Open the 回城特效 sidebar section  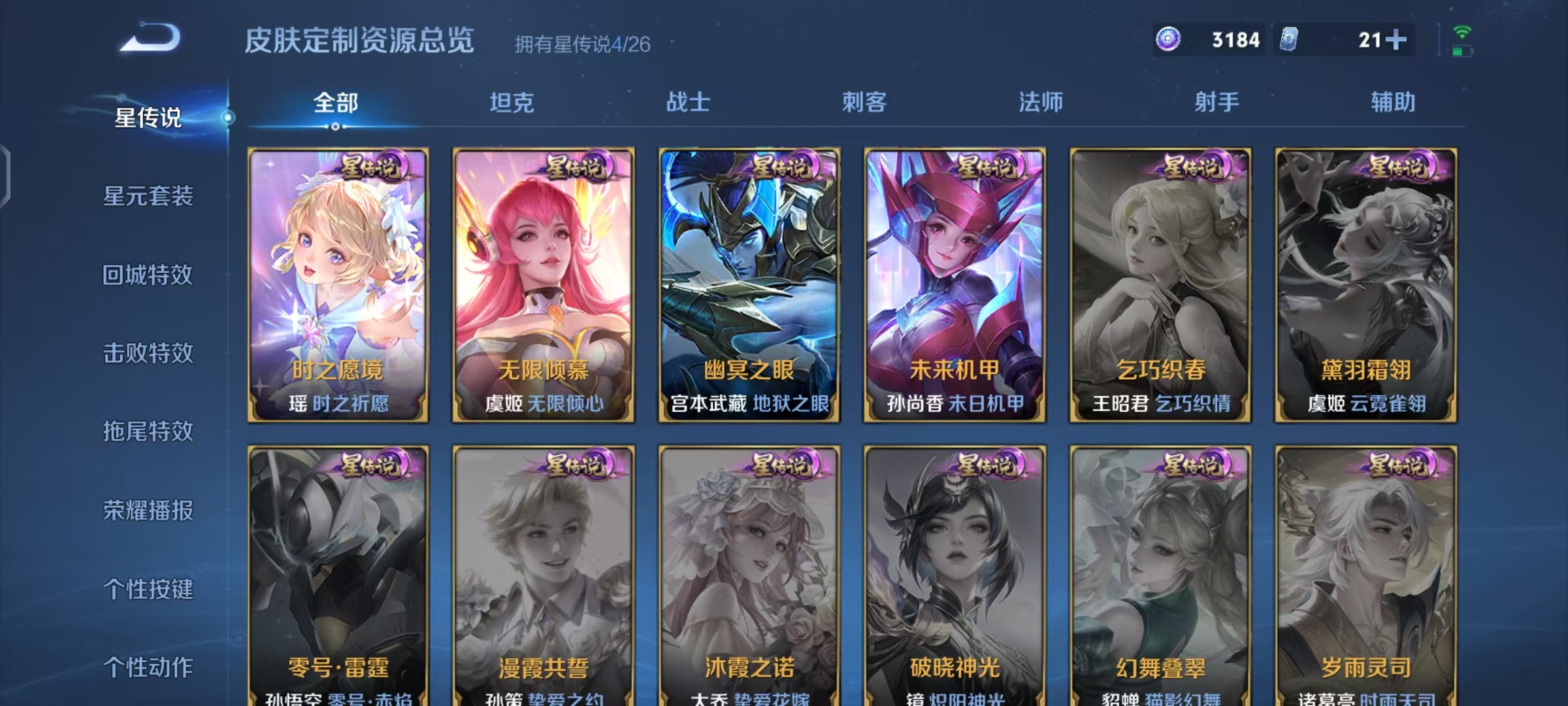(149, 277)
